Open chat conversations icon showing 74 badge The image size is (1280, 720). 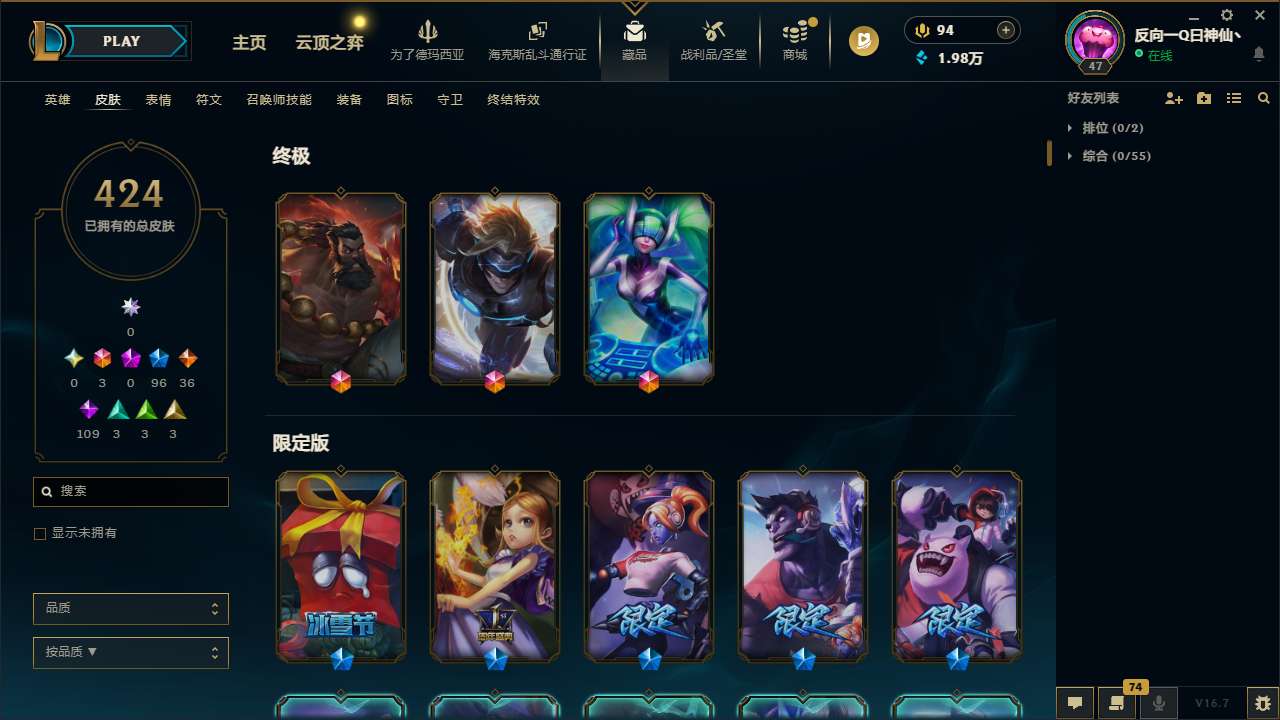1115,703
